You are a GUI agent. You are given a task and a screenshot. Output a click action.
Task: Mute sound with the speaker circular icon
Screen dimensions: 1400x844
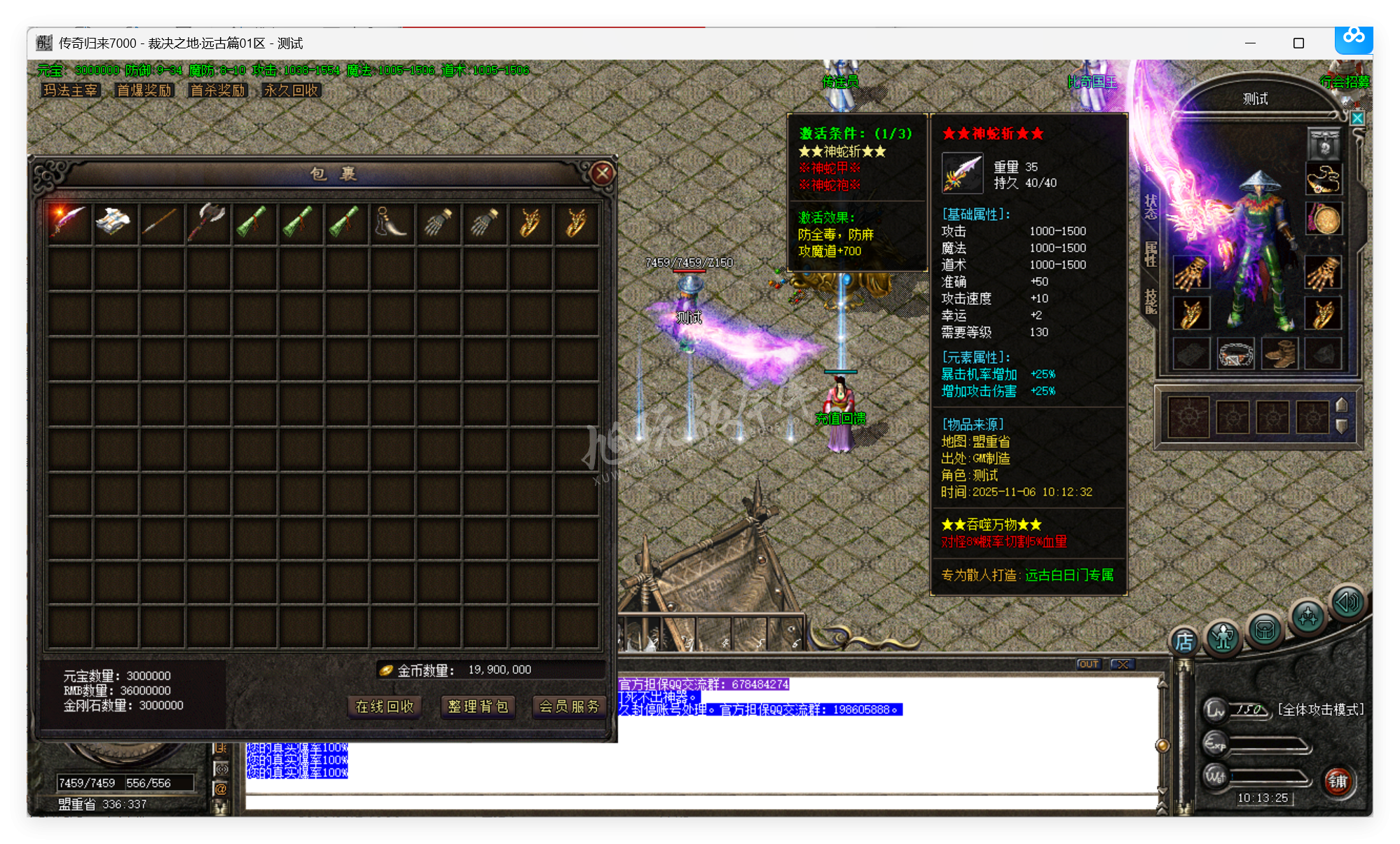[x=1347, y=602]
